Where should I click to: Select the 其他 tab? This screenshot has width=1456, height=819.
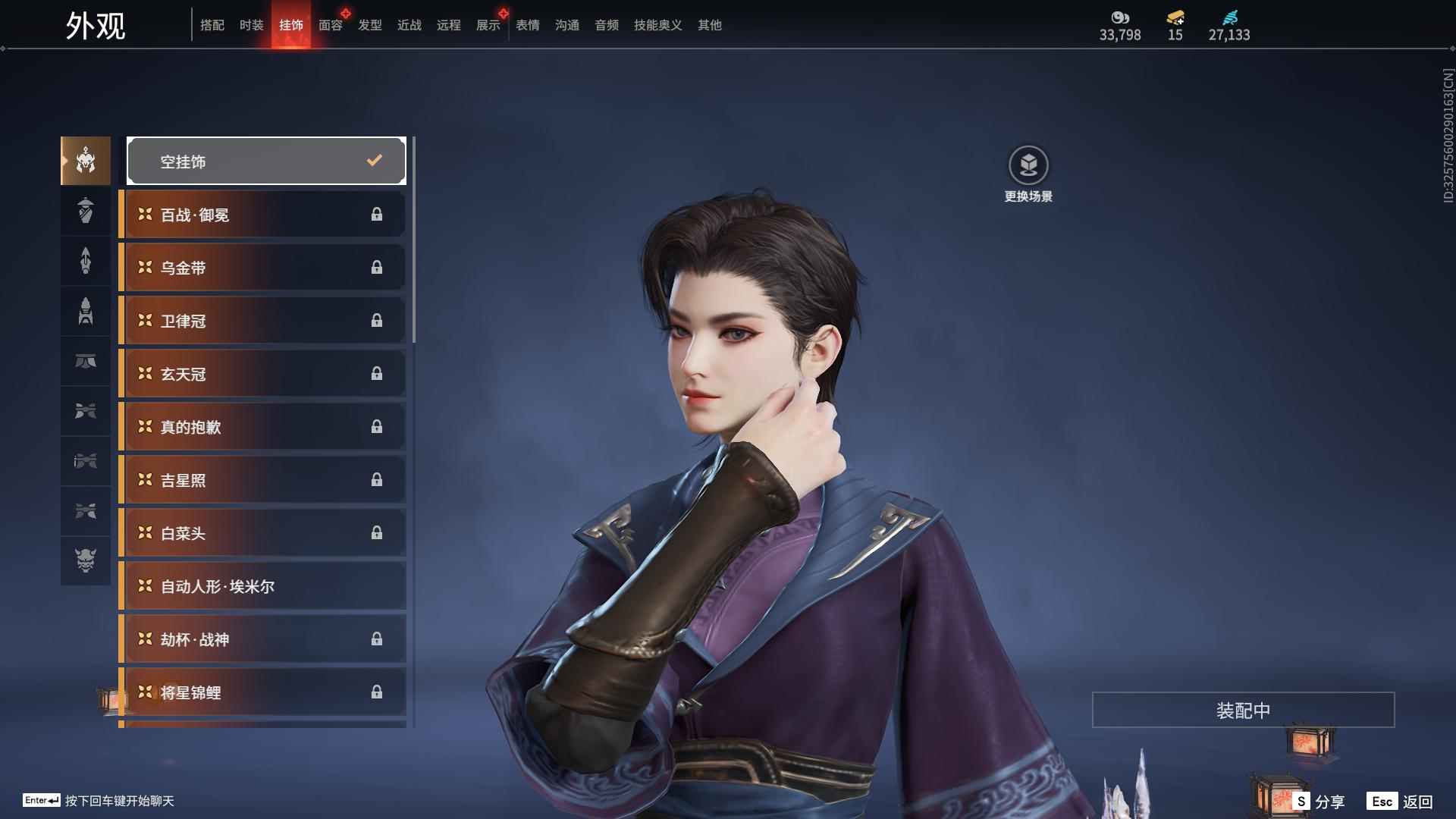coord(709,25)
